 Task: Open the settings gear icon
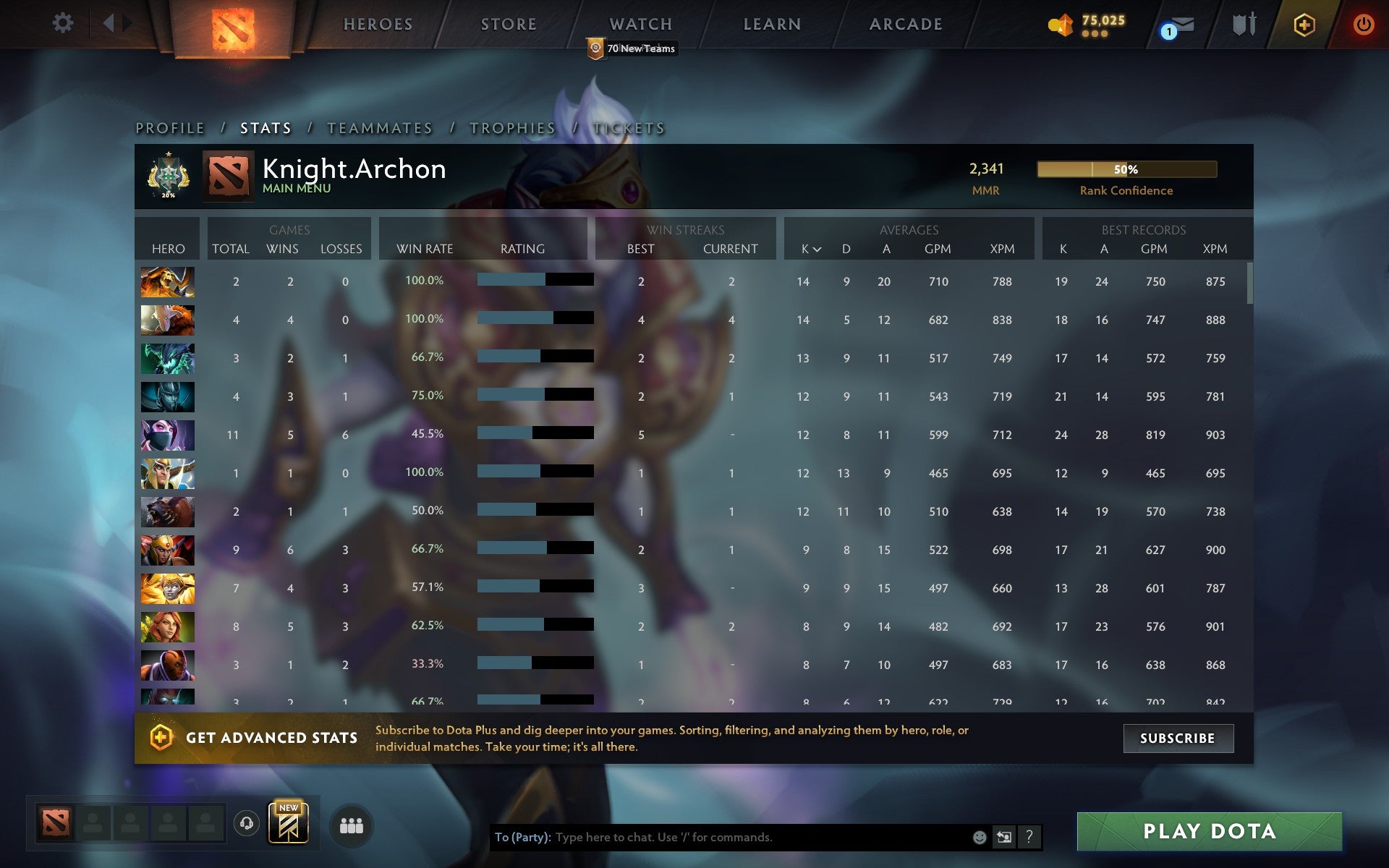tap(64, 23)
